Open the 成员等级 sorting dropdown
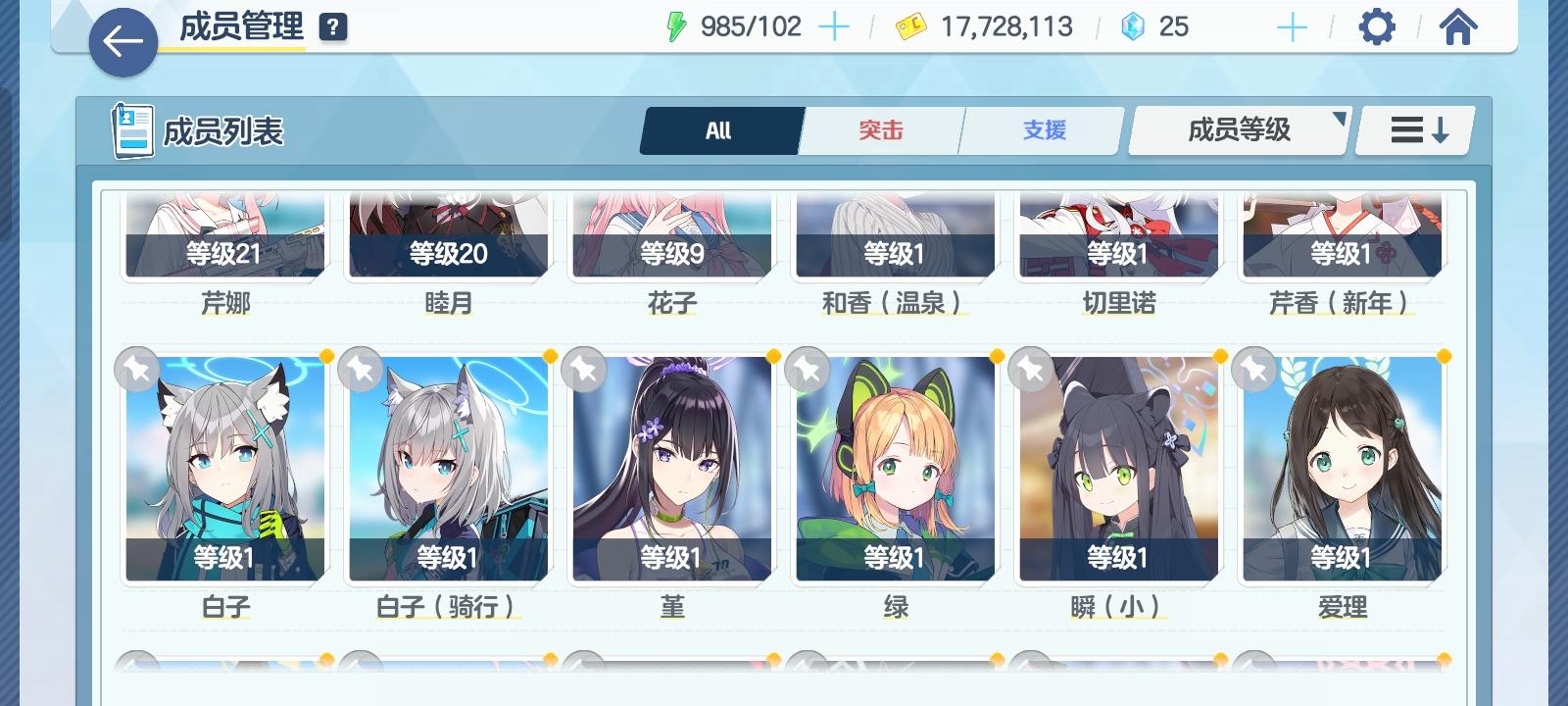 (x=1237, y=128)
